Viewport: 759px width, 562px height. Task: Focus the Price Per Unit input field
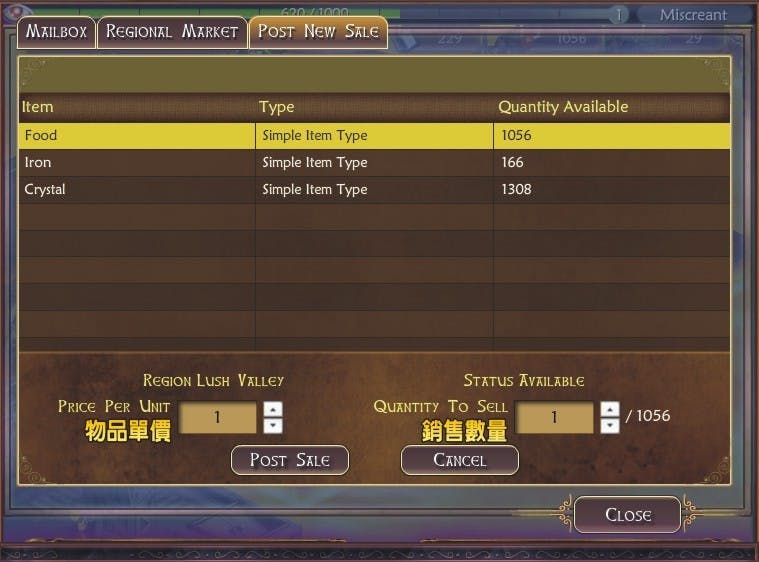[x=217, y=418]
